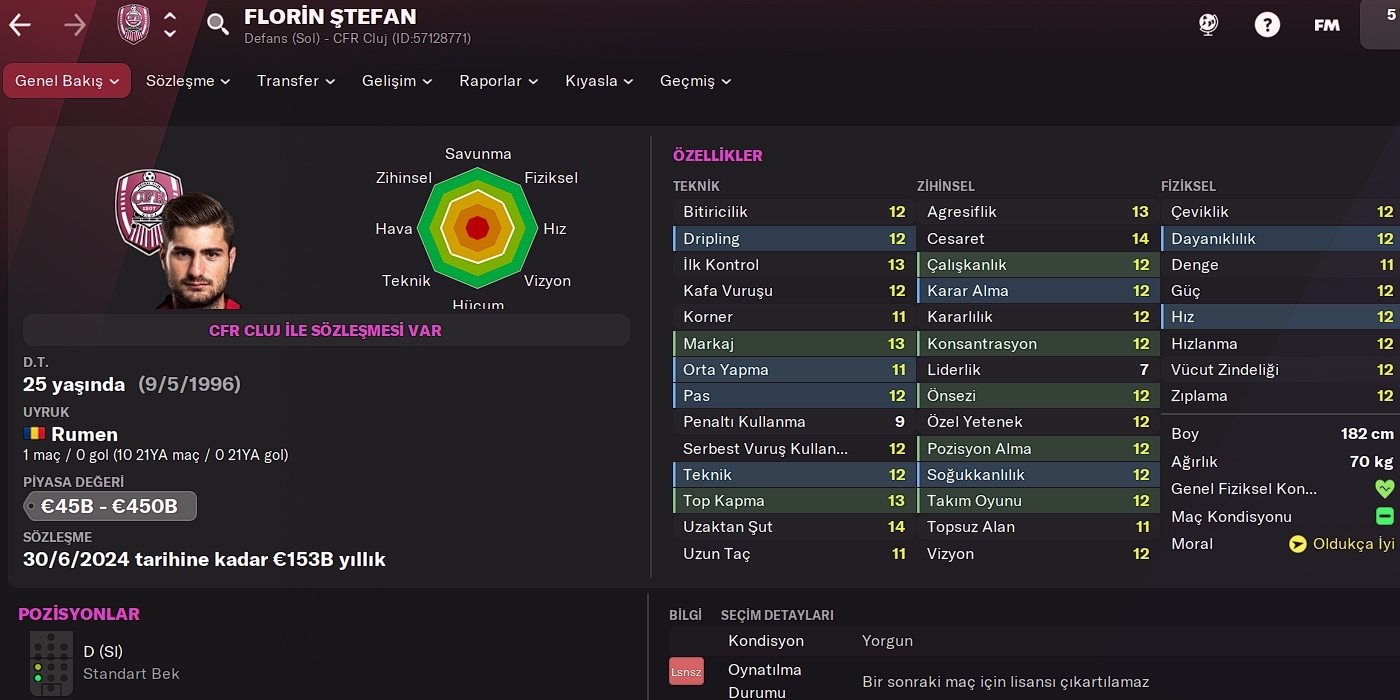Select the Dripling attribute row
The width and height of the screenshot is (1400, 700).
[x=793, y=238]
